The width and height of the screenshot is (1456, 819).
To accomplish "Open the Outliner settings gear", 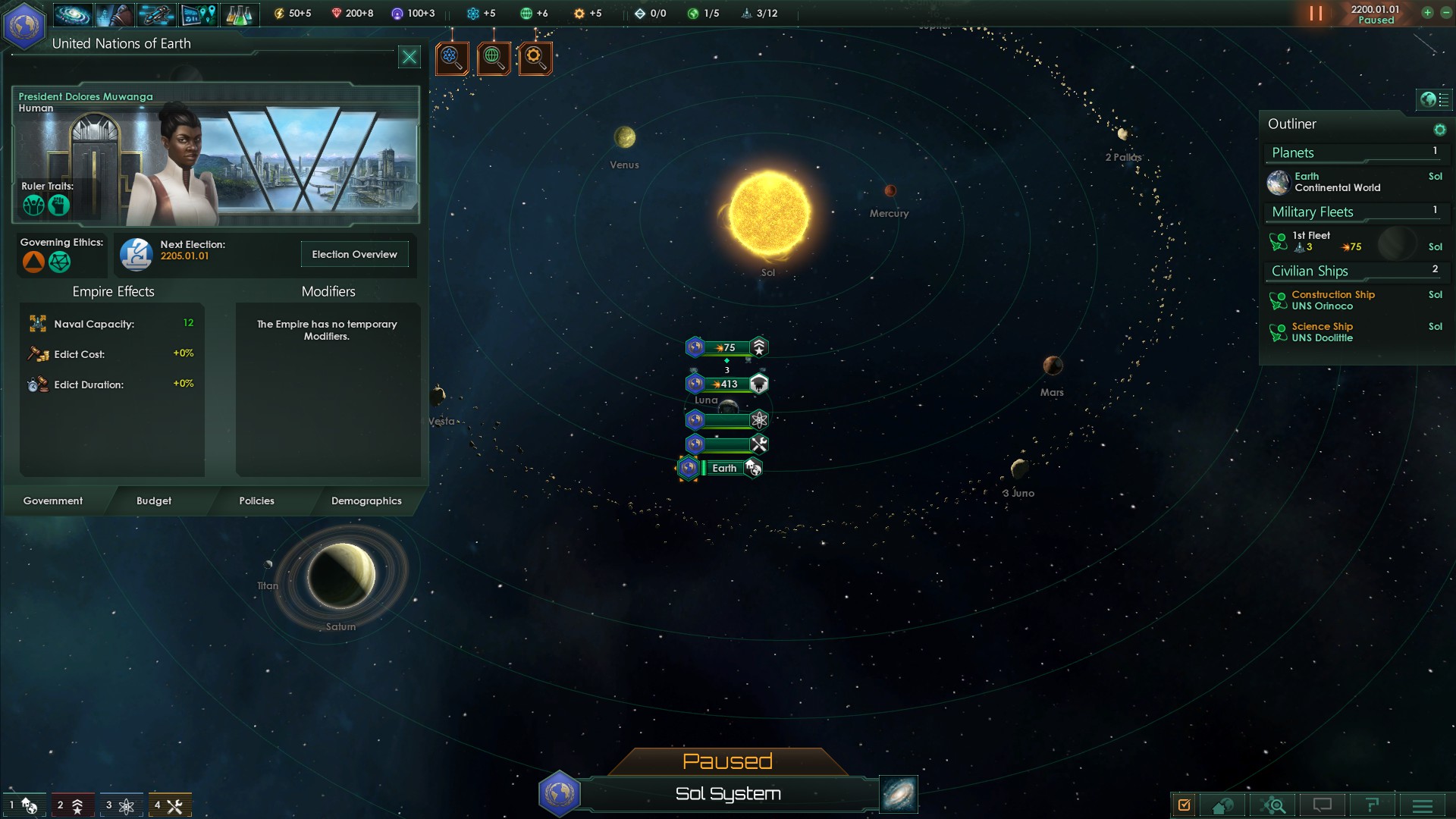I will tap(1440, 130).
